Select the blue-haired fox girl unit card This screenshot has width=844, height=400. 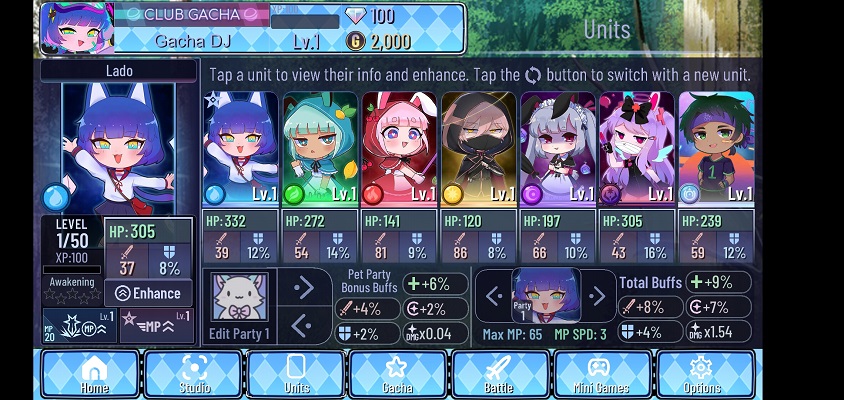tap(240, 148)
